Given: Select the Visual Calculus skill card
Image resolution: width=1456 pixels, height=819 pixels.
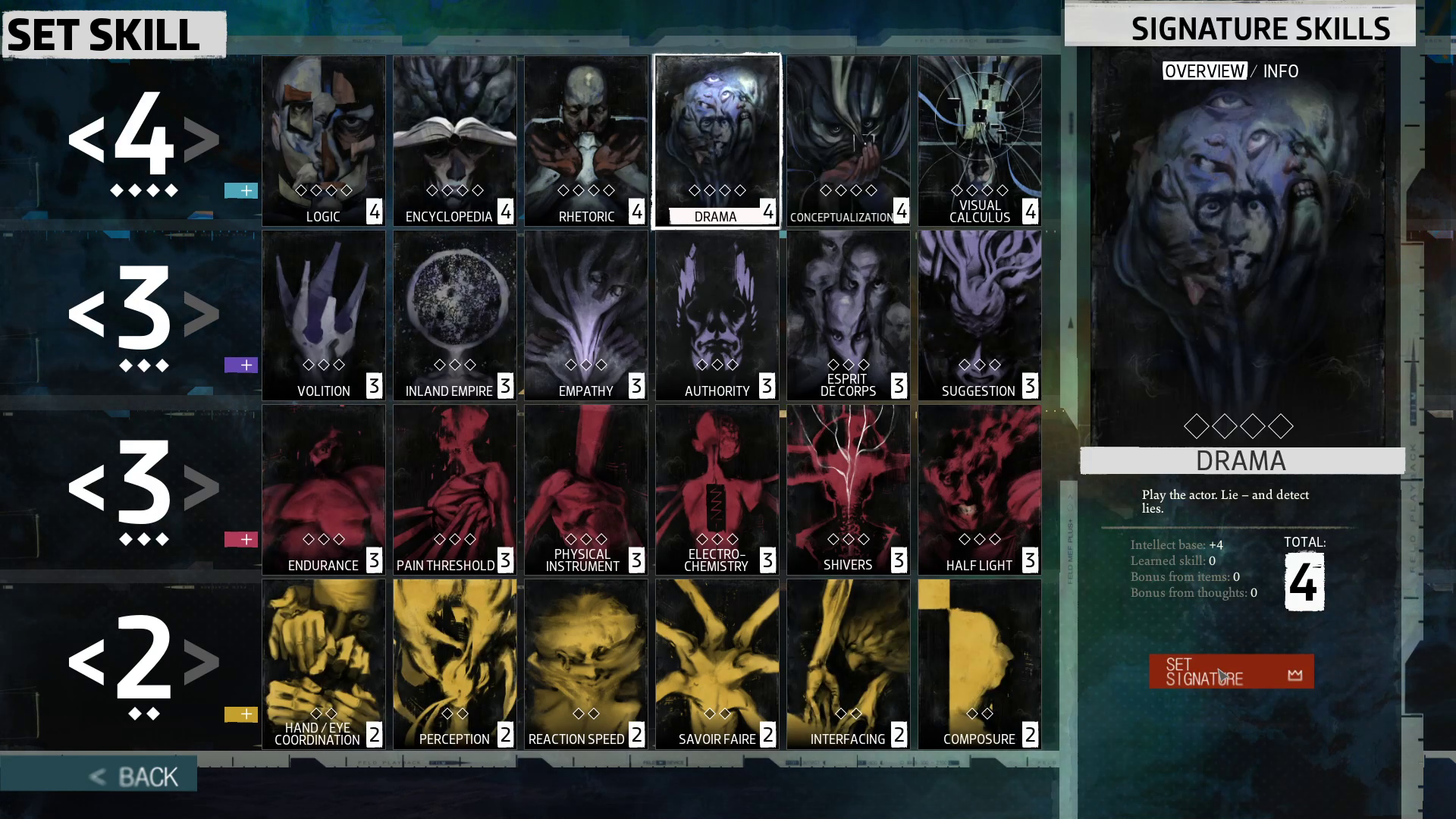Looking at the screenshot, I should (979, 141).
